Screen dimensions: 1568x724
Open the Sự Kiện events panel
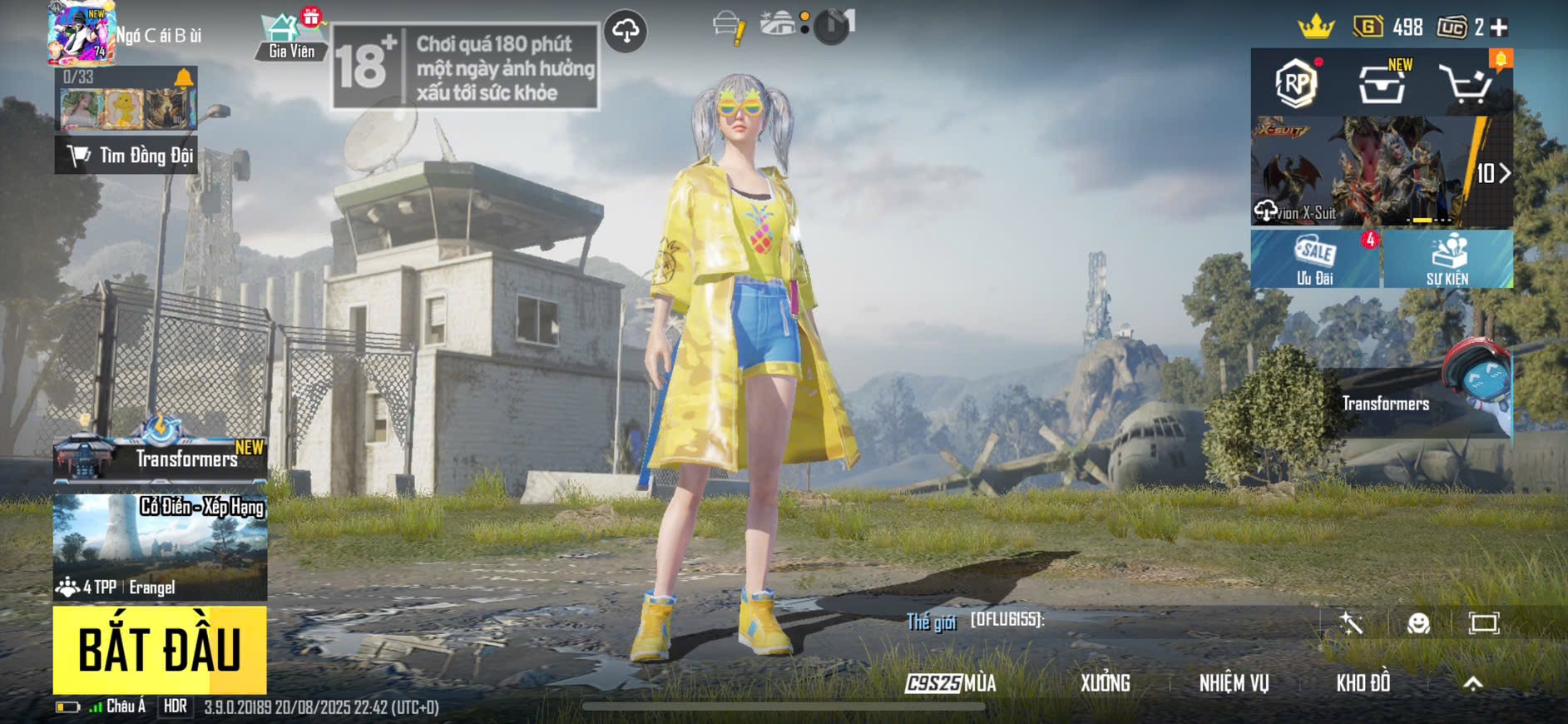(1447, 260)
